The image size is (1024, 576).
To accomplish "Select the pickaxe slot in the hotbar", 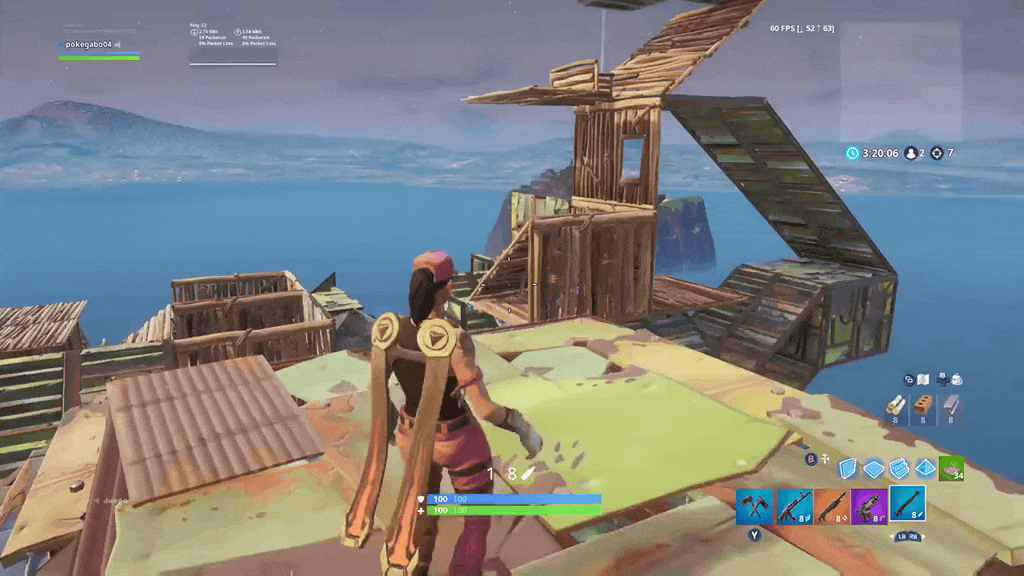I will coord(754,507).
